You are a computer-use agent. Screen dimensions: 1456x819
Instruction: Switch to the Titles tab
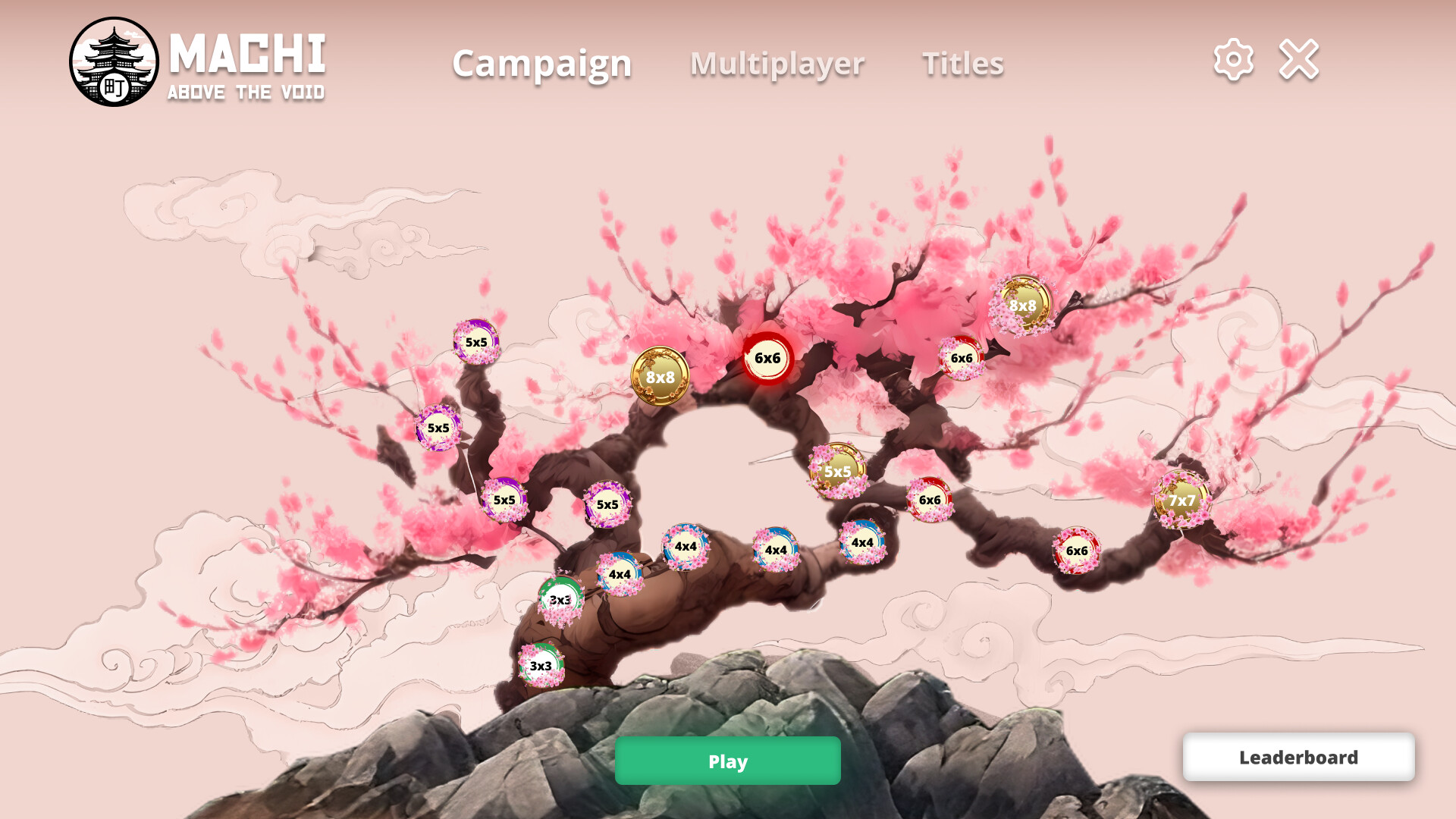click(963, 64)
